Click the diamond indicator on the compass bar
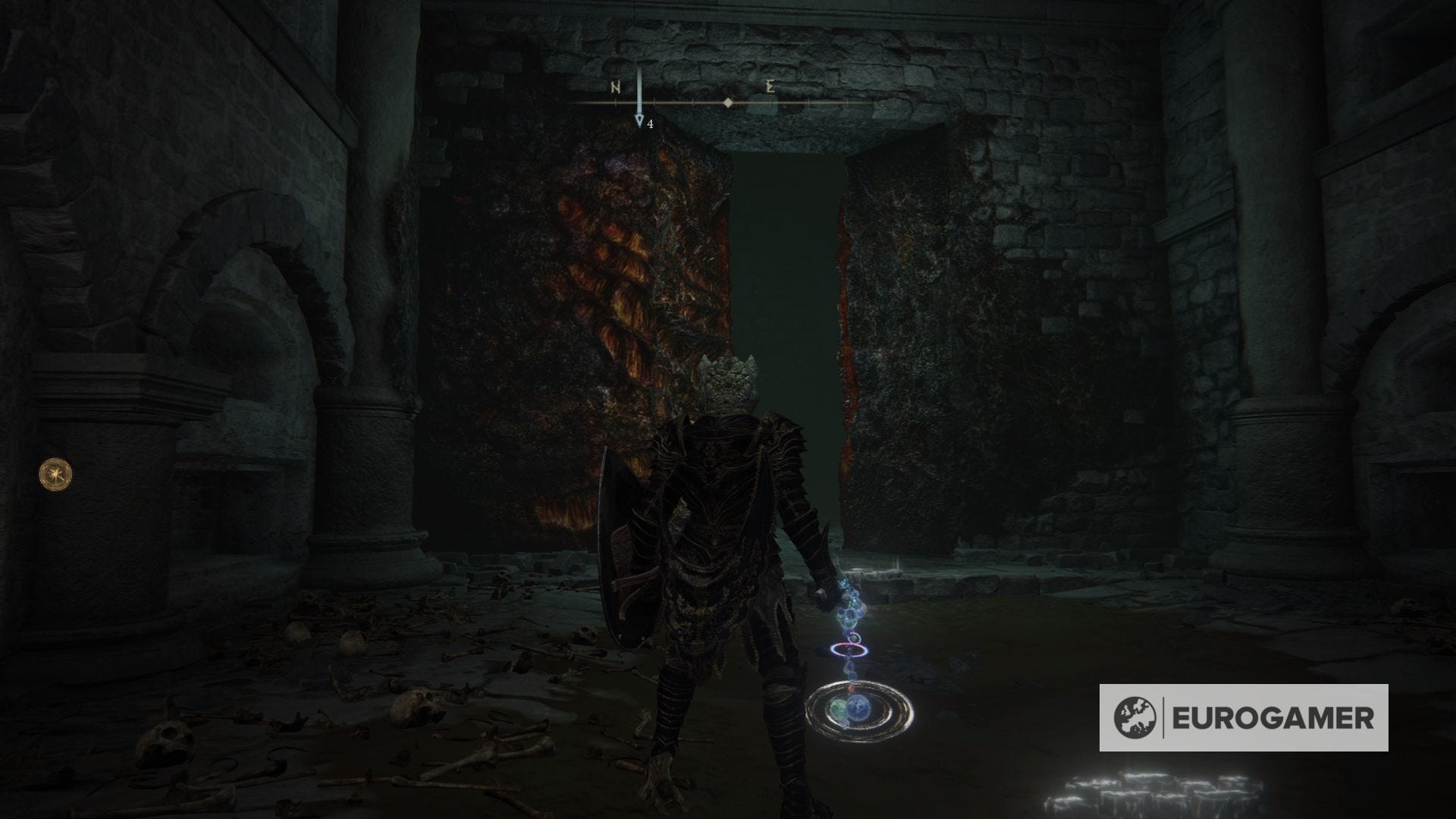Screen dimensions: 1456x819 pyautogui.click(x=728, y=102)
